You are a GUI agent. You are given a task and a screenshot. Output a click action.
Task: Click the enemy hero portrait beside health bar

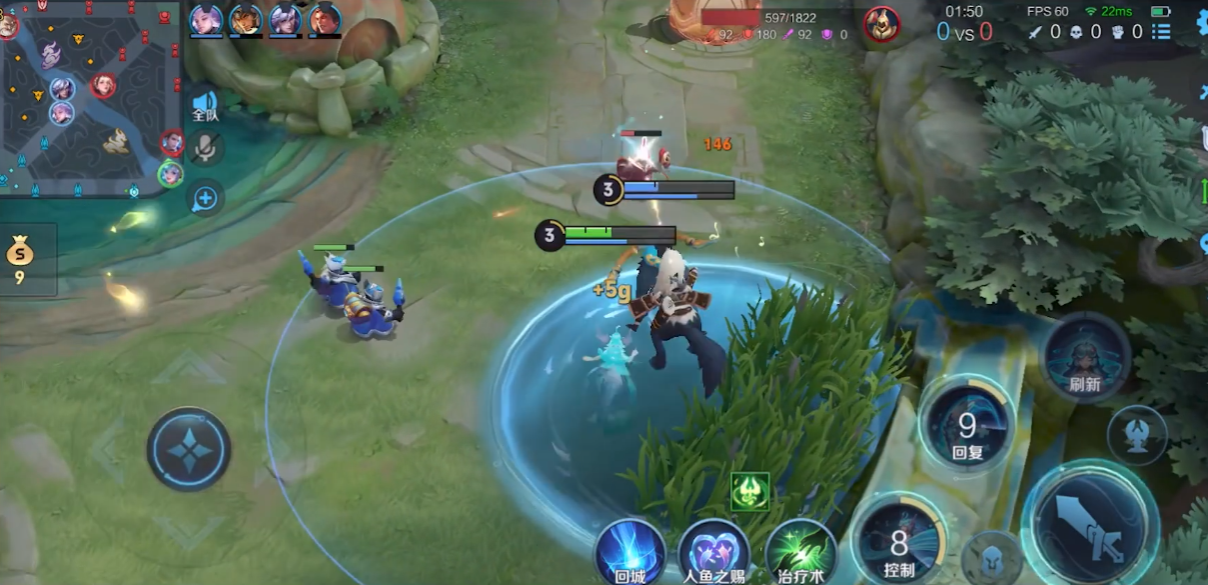881,24
